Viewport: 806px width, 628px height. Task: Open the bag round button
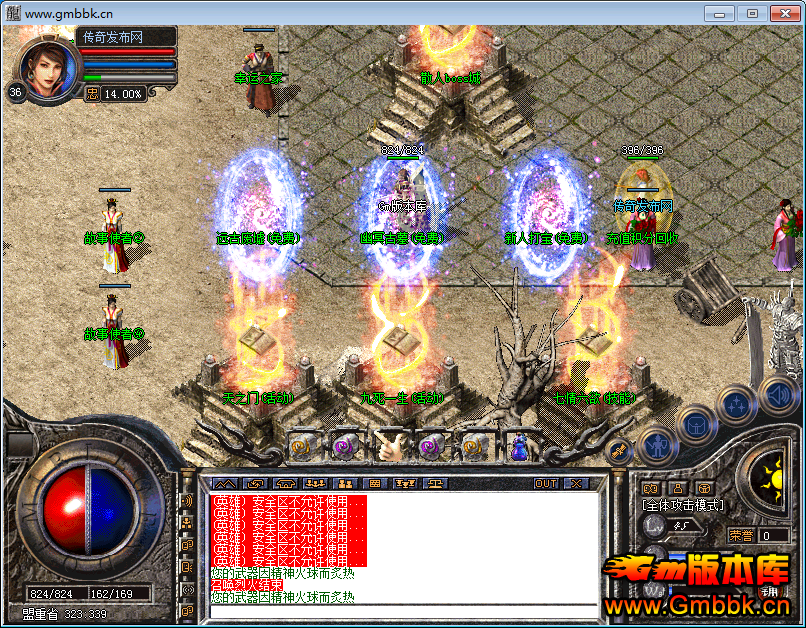coord(696,423)
